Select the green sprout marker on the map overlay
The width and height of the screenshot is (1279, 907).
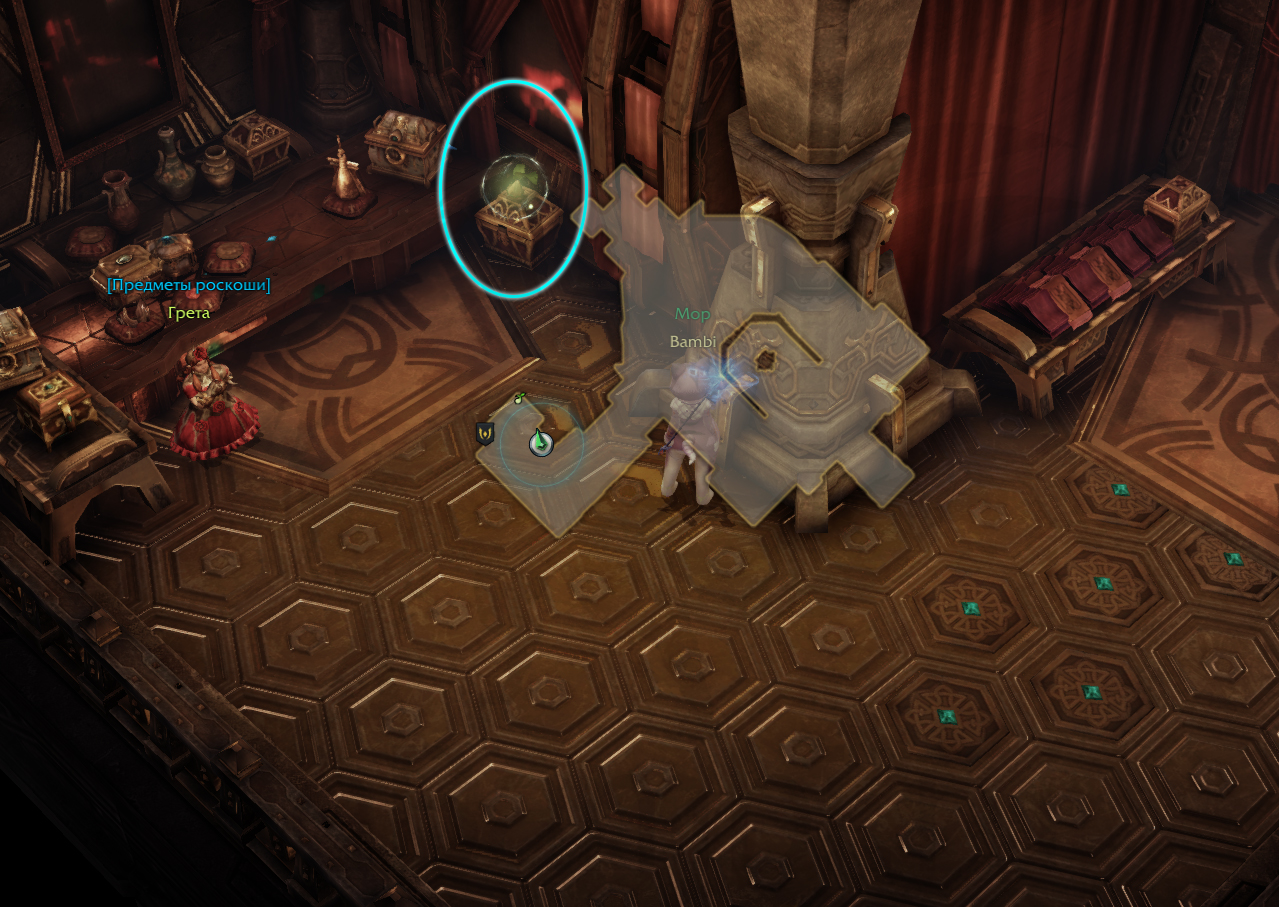click(x=519, y=398)
